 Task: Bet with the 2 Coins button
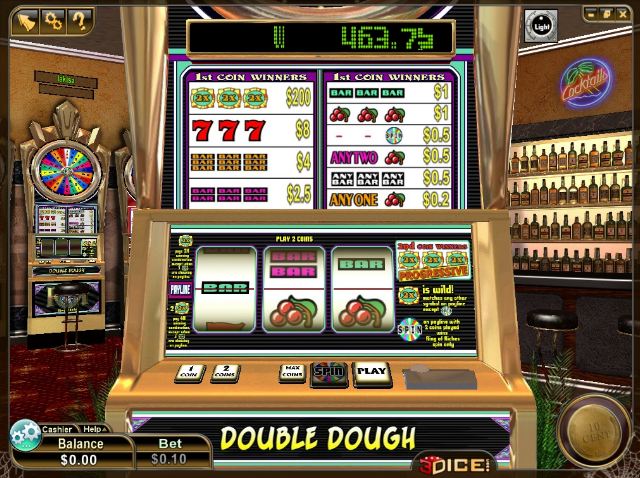[x=225, y=372]
